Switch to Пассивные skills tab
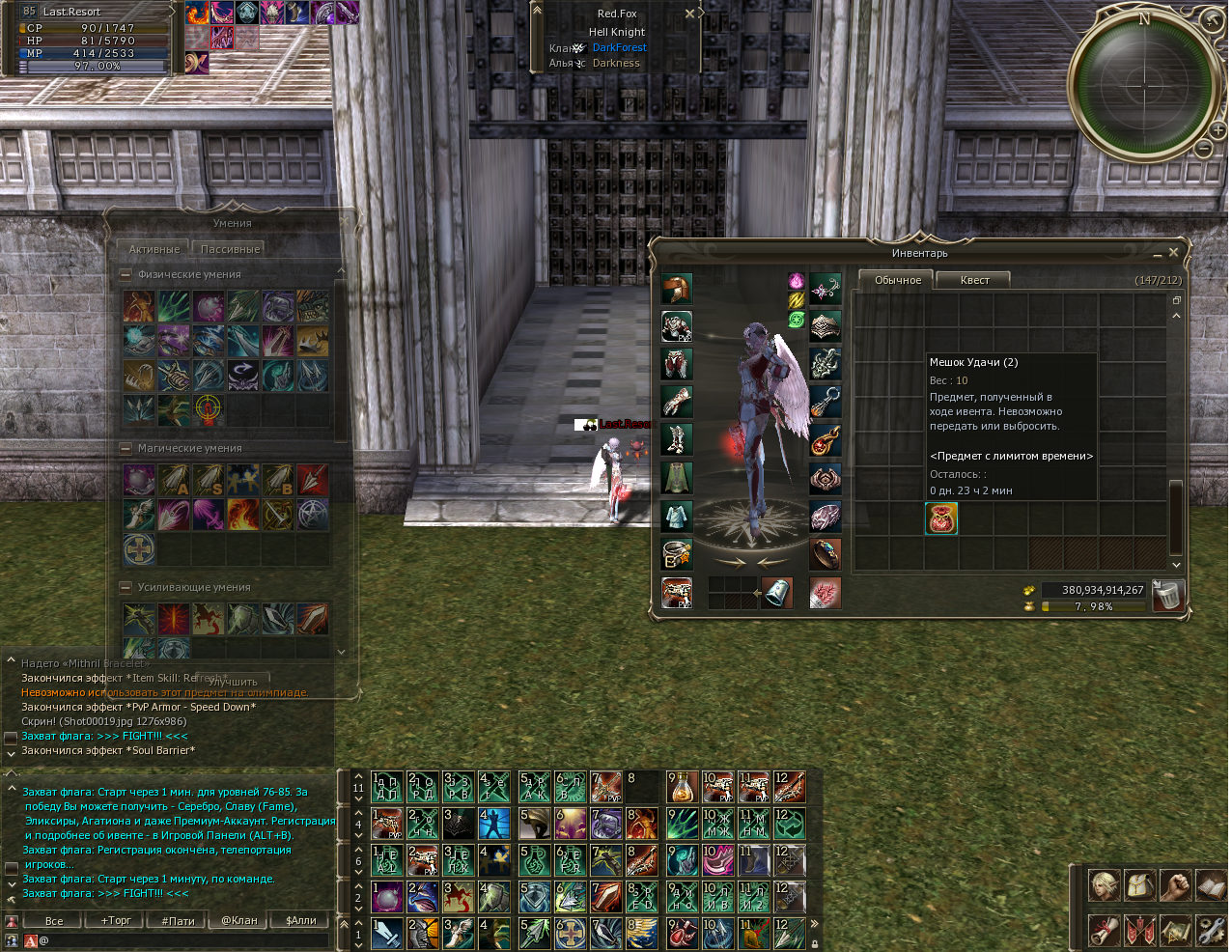1232x952 pixels. [x=230, y=249]
